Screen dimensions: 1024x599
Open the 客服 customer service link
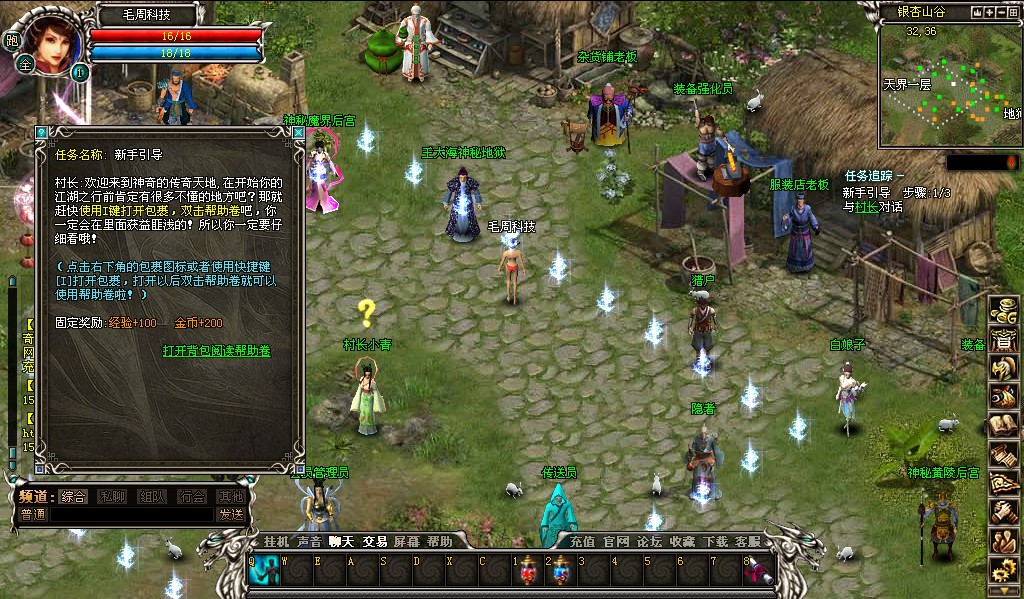(x=747, y=541)
